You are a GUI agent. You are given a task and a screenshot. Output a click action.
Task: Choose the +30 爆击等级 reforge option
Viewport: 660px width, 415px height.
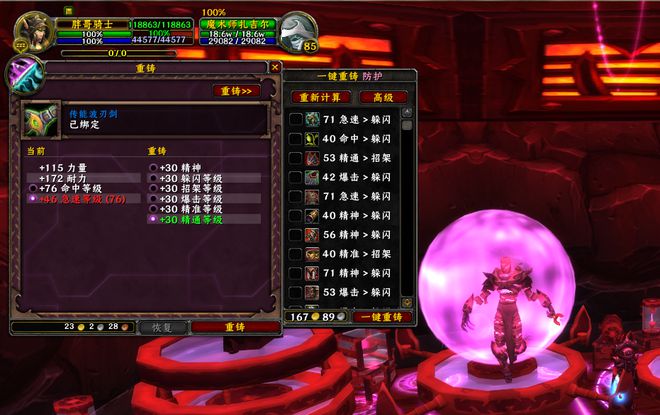point(153,198)
